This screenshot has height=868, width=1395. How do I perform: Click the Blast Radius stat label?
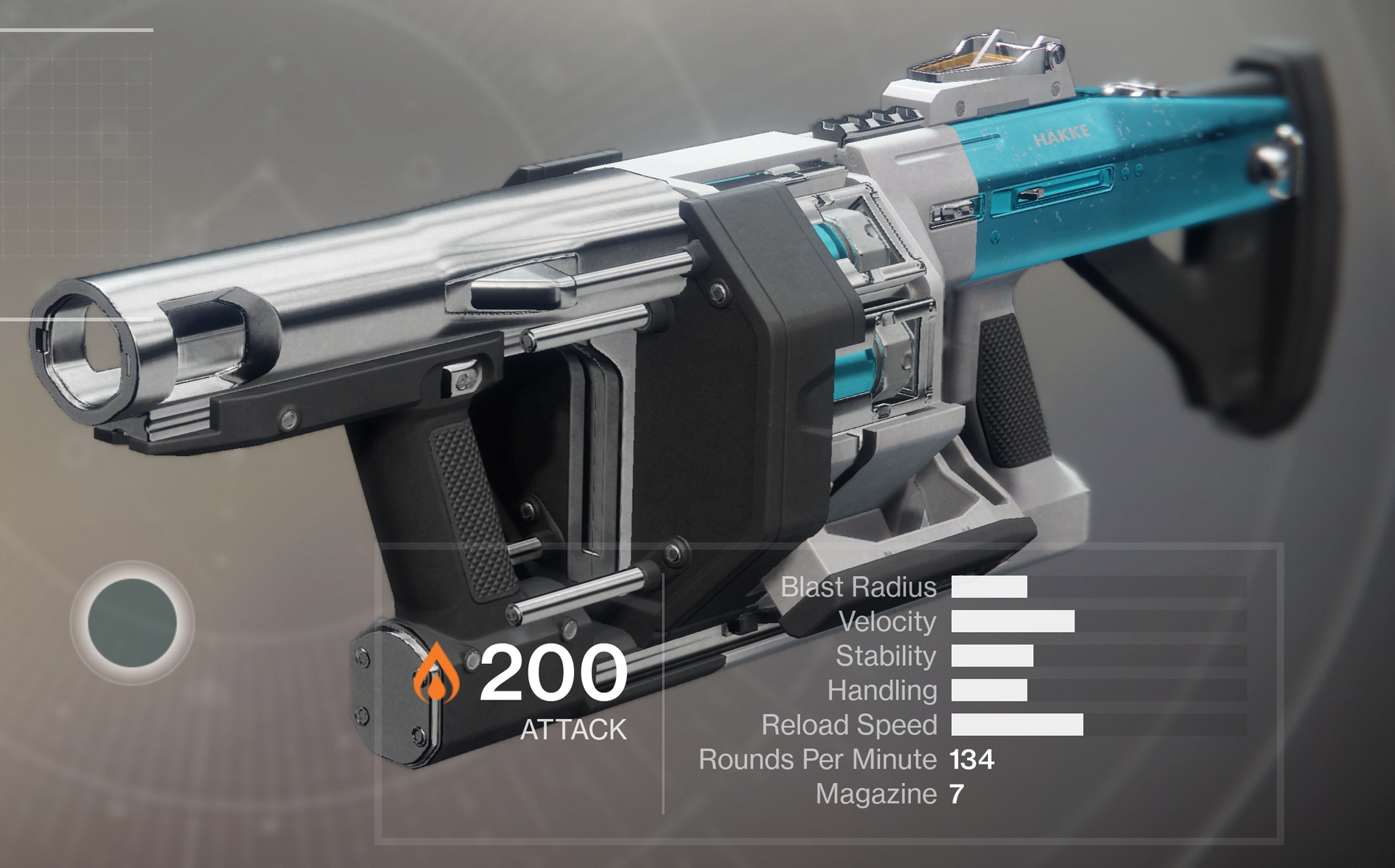pos(860,588)
